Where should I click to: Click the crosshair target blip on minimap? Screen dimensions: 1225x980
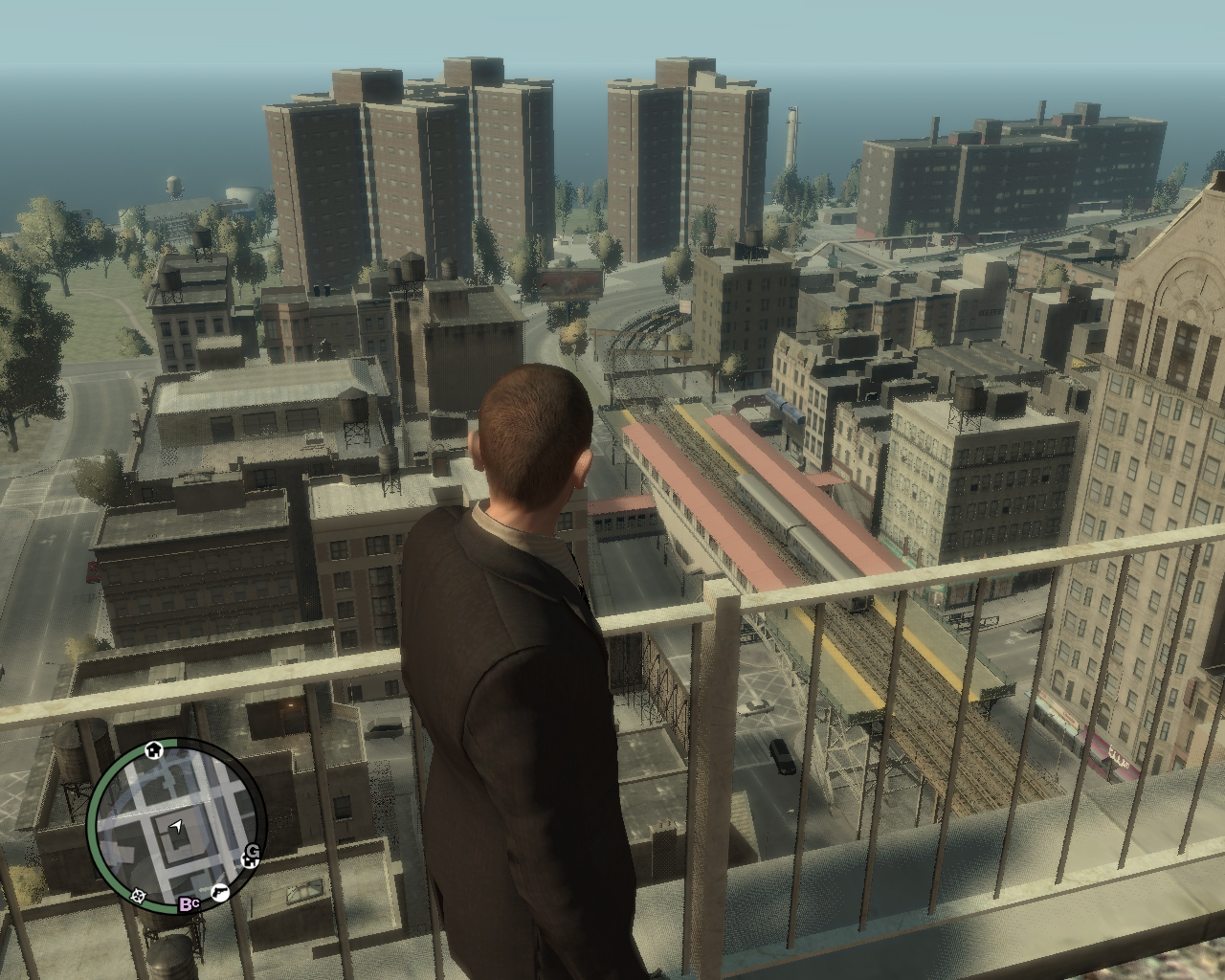[138, 896]
